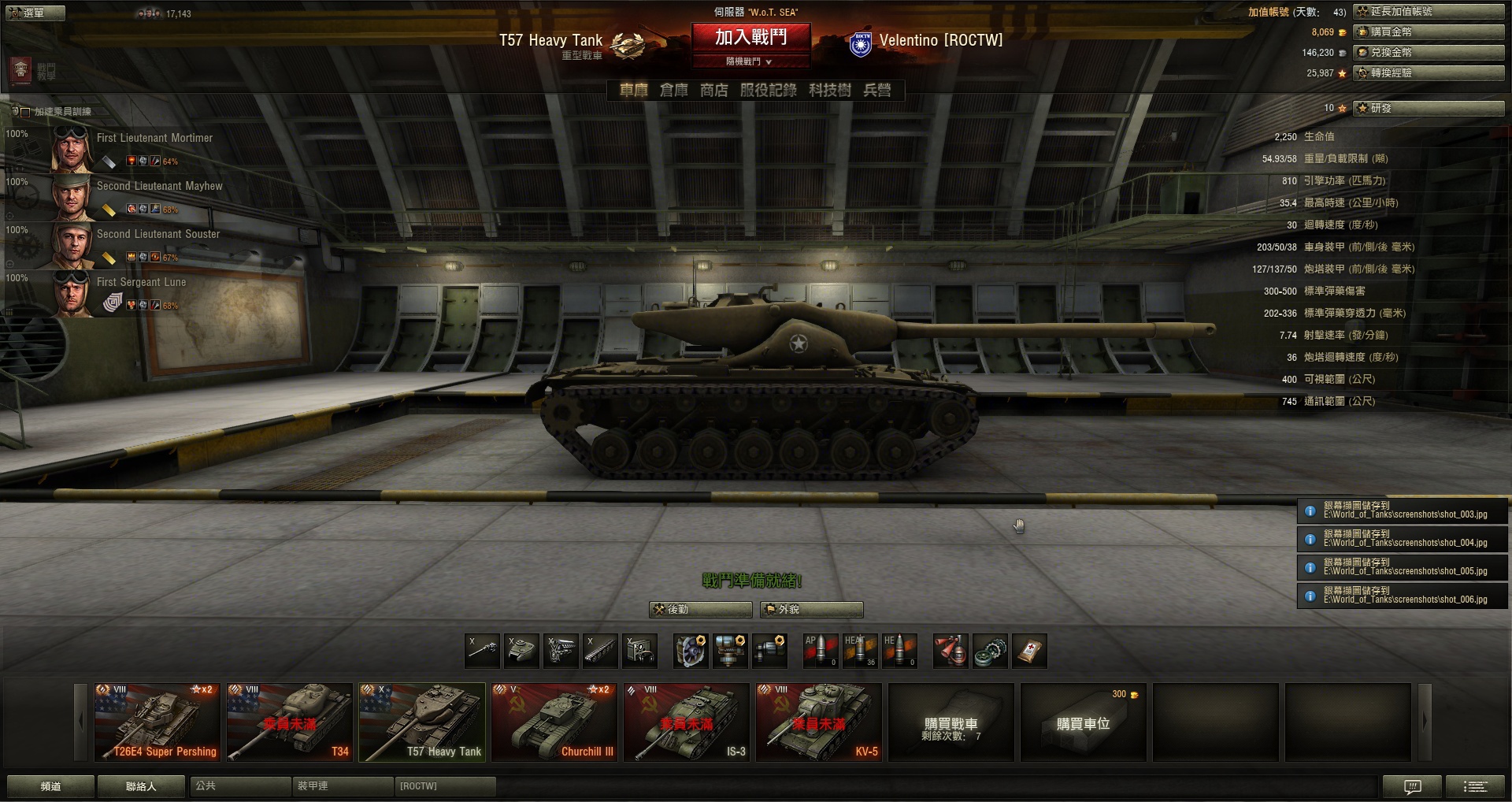
Task: Select crew member First Lieutenant Mortimer
Action: [154, 139]
